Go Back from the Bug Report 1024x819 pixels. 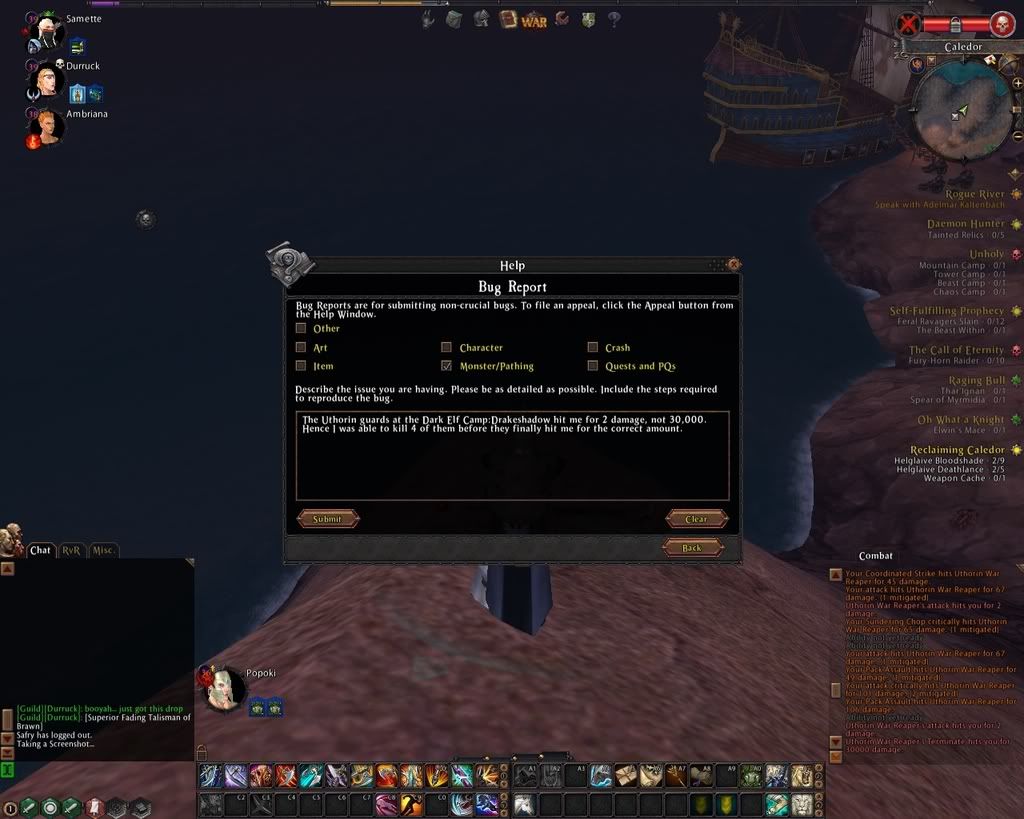(692, 548)
